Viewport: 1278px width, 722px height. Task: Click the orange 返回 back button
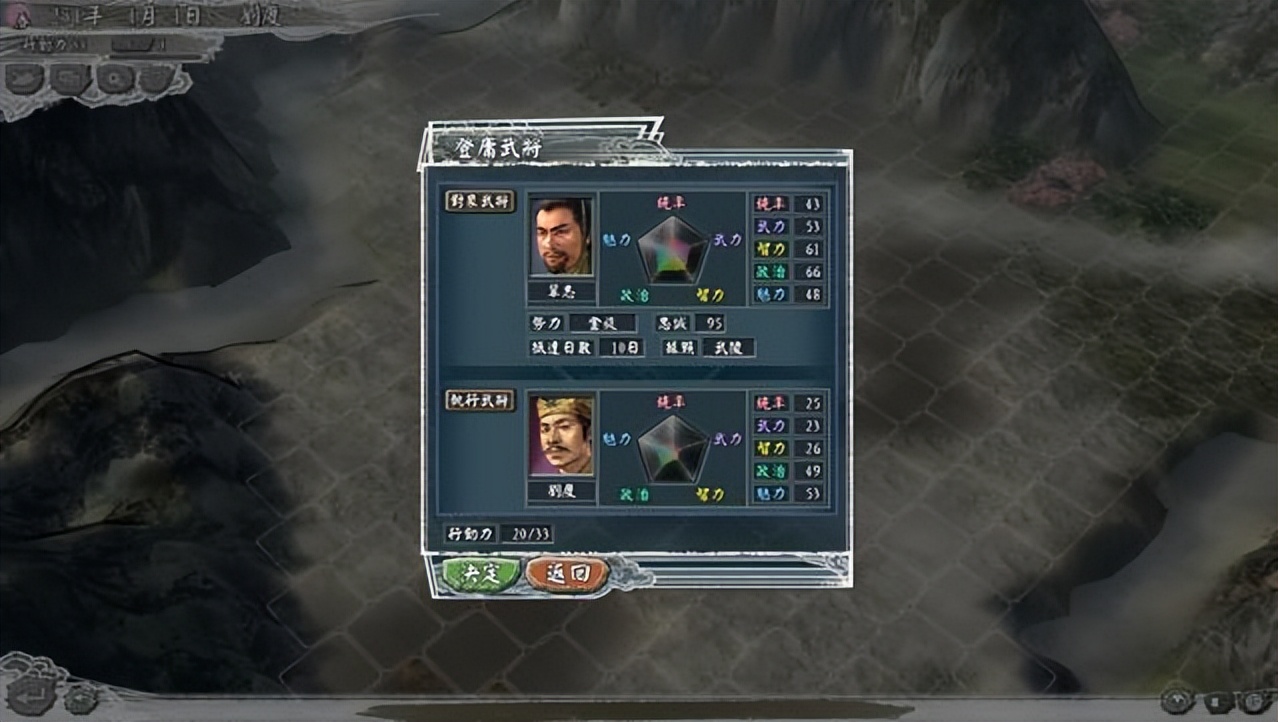tap(567, 574)
